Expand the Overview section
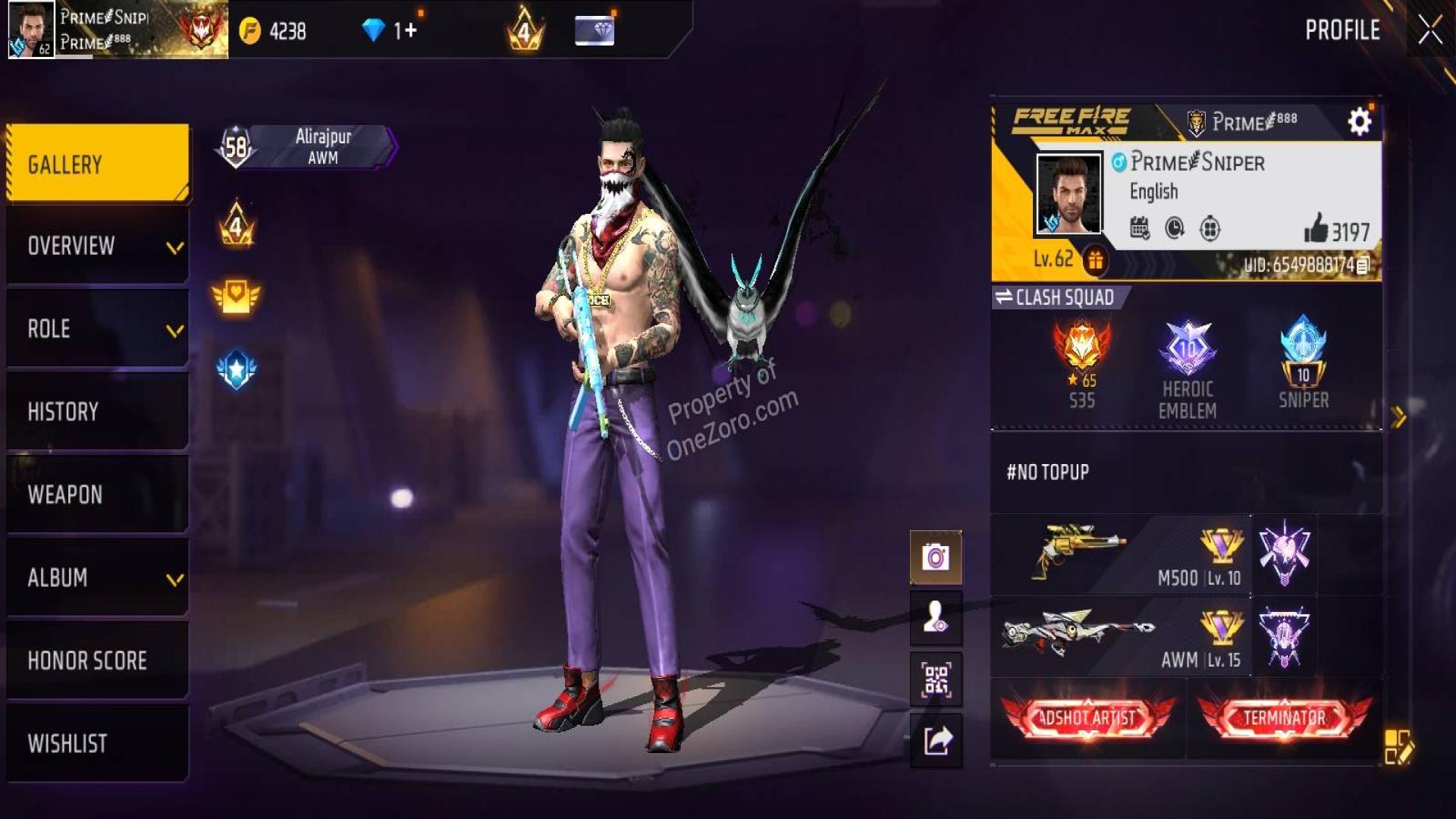 pyautogui.click(x=98, y=246)
